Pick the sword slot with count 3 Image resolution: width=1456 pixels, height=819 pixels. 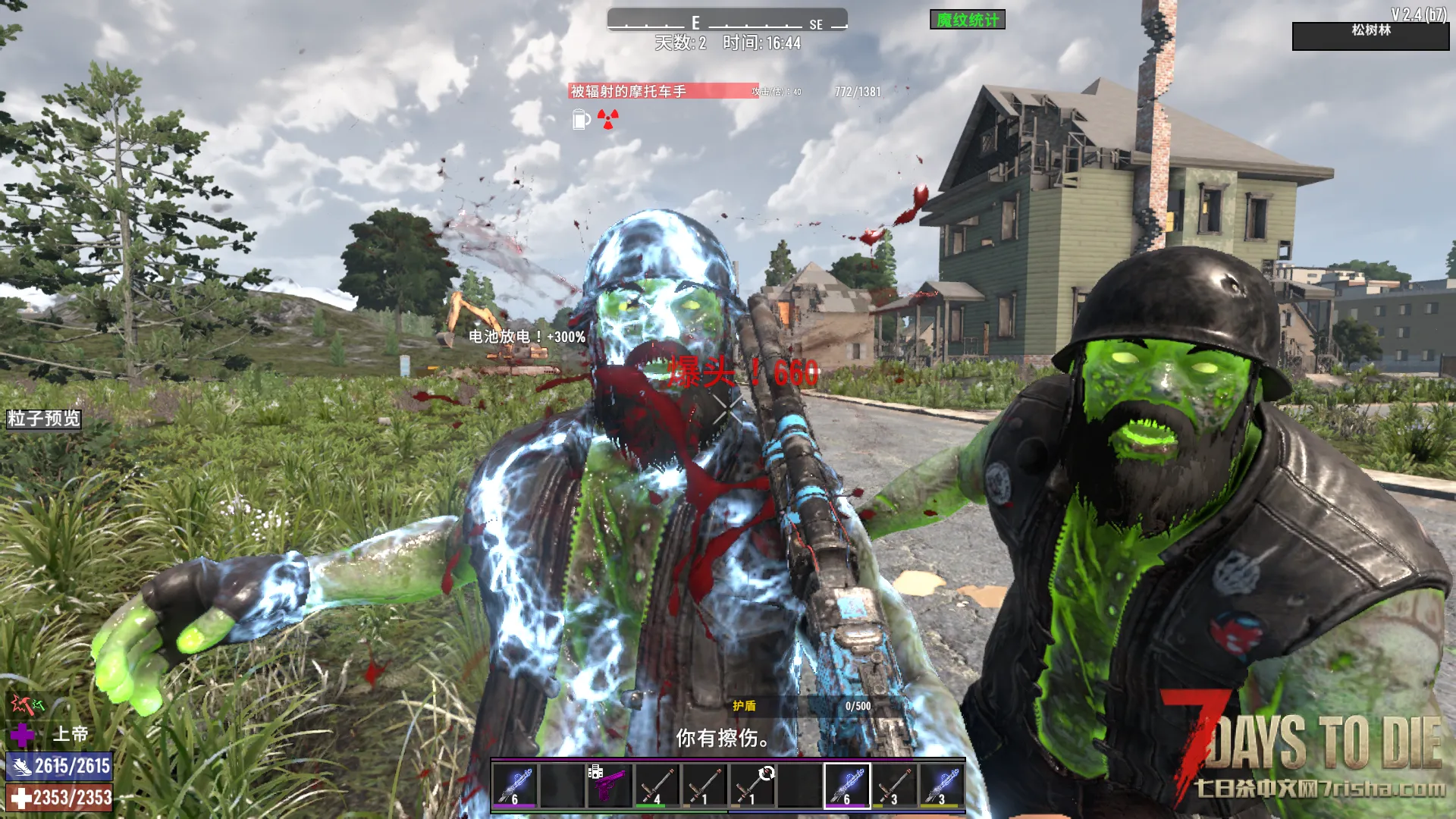[894, 784]
